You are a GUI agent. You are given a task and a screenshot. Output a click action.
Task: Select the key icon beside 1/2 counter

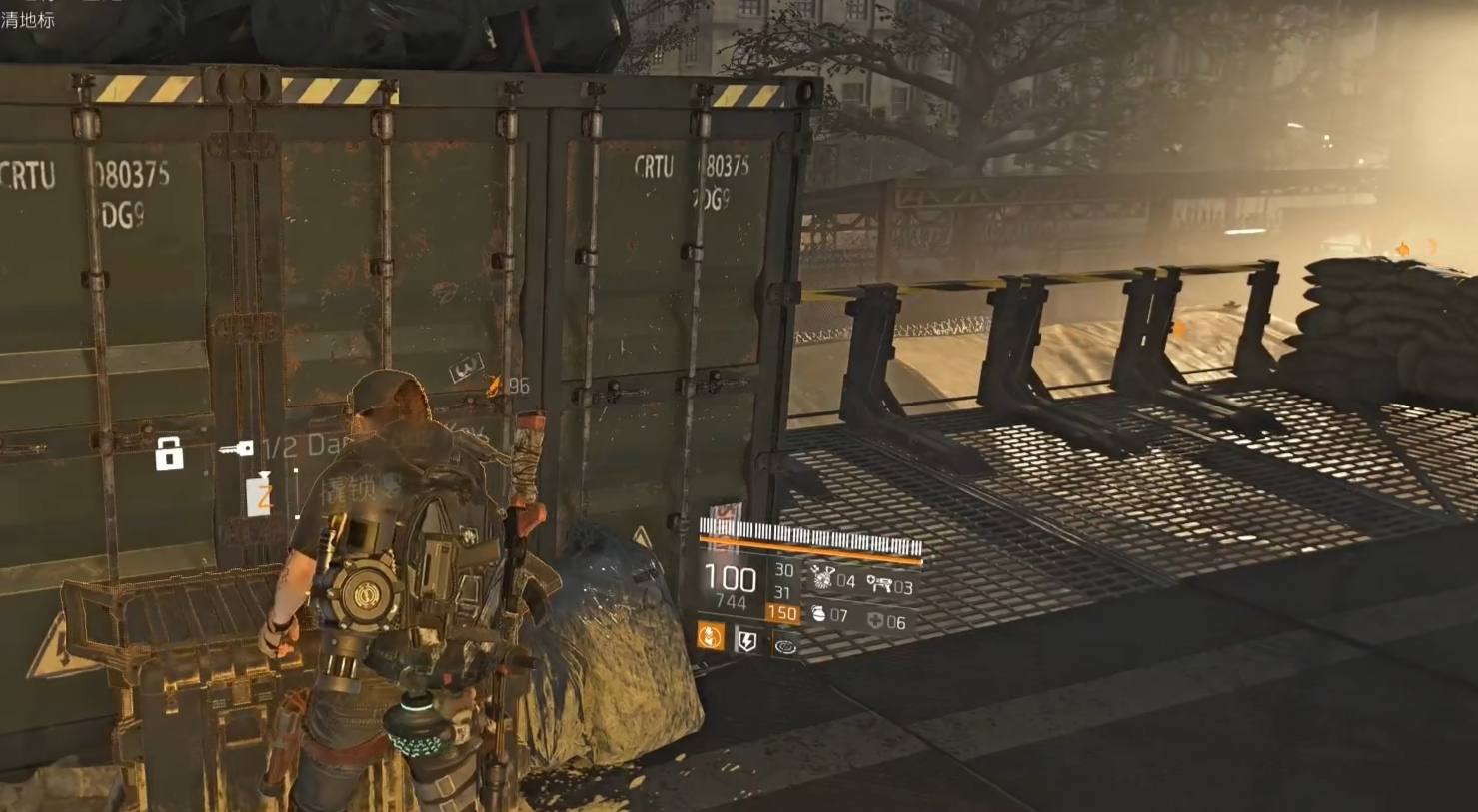236,449
